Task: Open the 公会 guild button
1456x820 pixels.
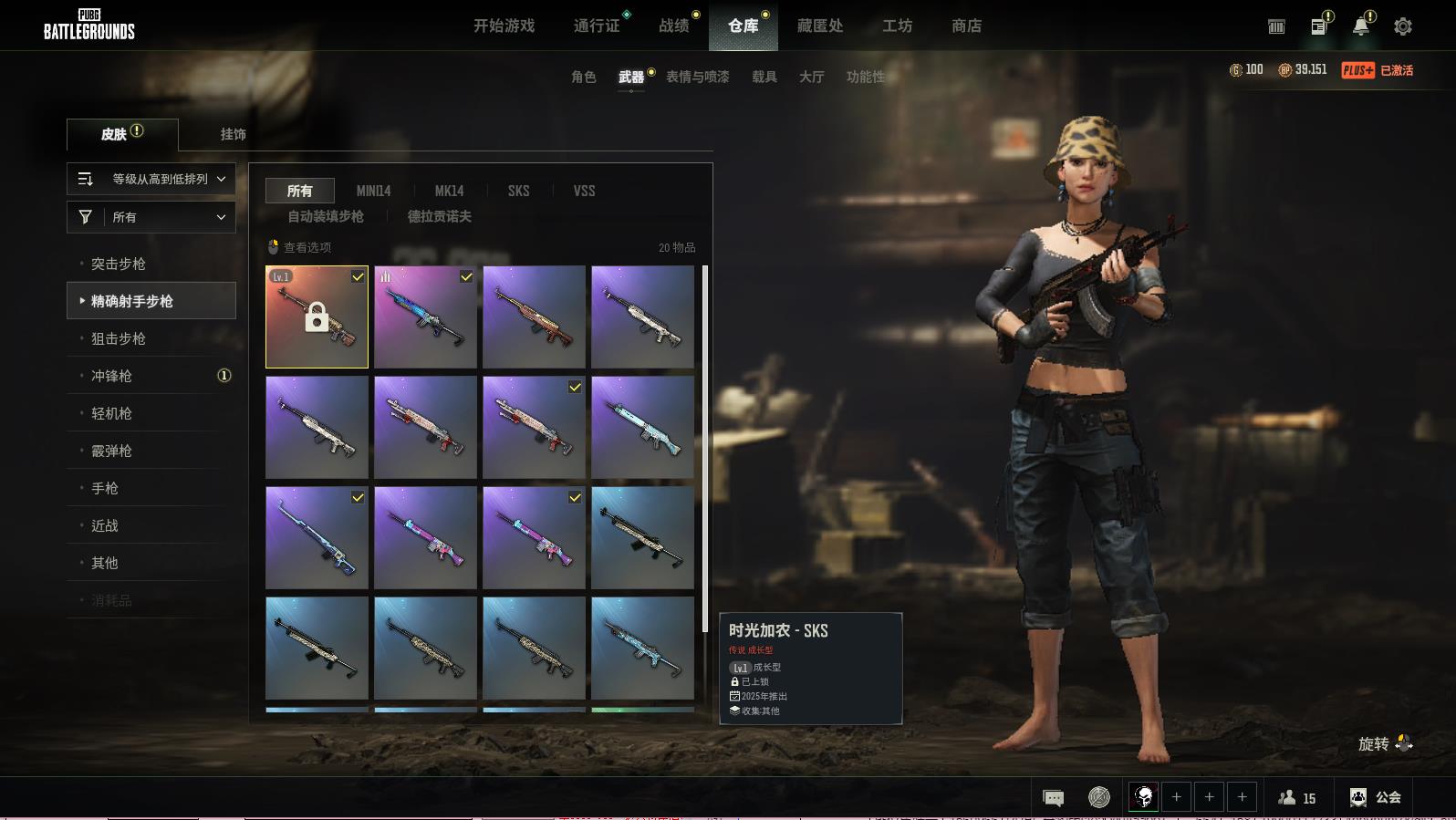Action: pyautogui.click(x=1376, y=797)
